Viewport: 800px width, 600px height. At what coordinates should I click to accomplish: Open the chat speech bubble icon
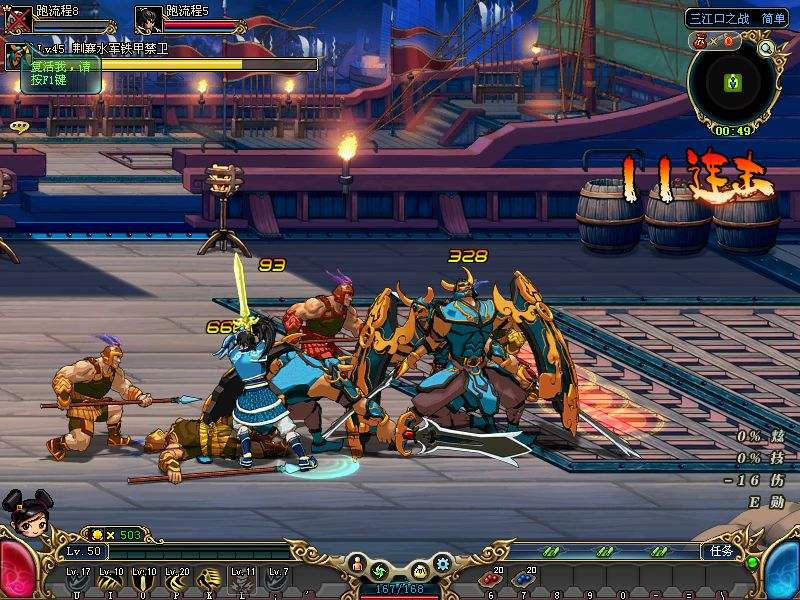click(x=18, y=127)
